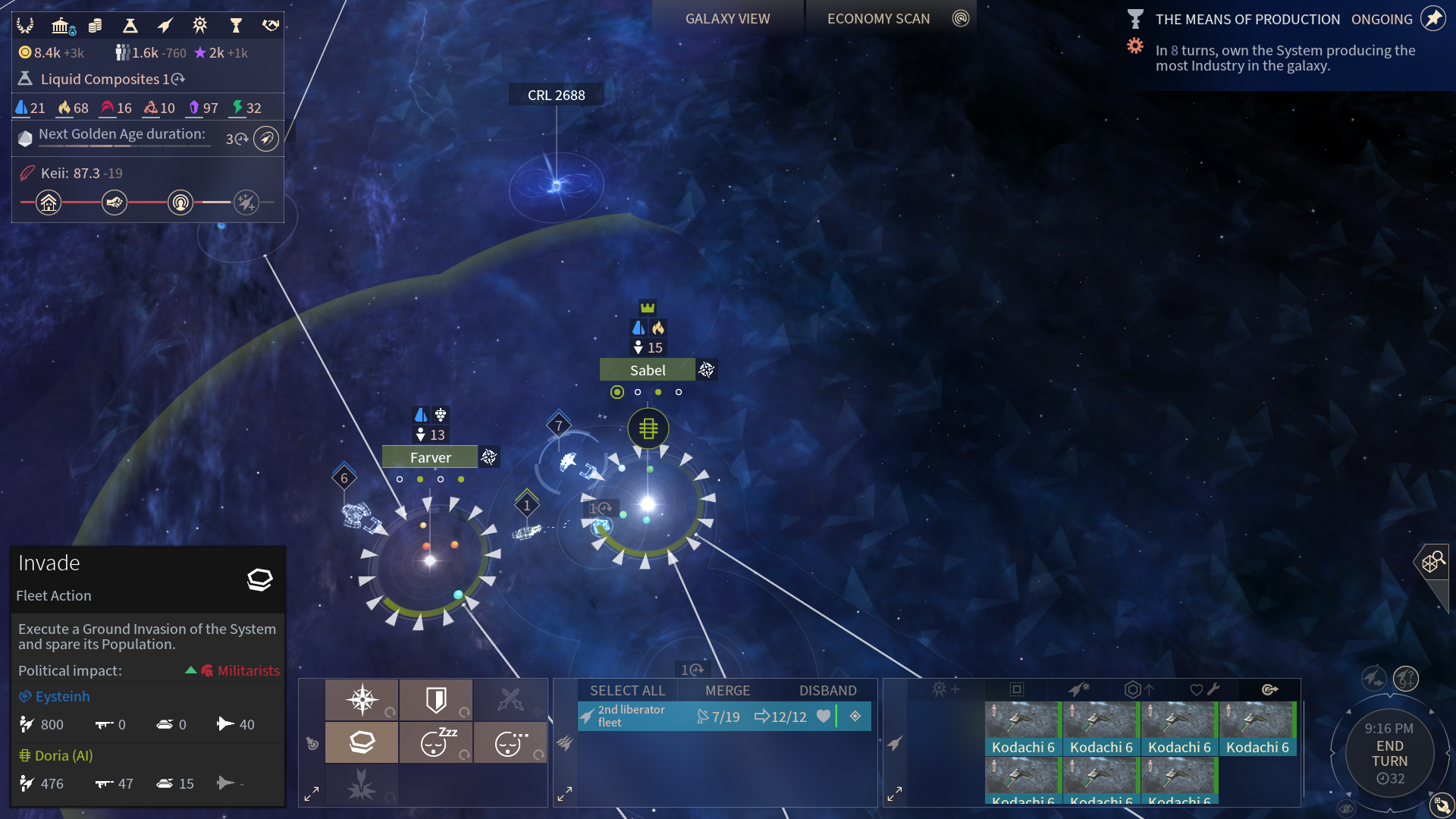
Task: Click the END TURN button
Action: click(x=1389, y=753)
